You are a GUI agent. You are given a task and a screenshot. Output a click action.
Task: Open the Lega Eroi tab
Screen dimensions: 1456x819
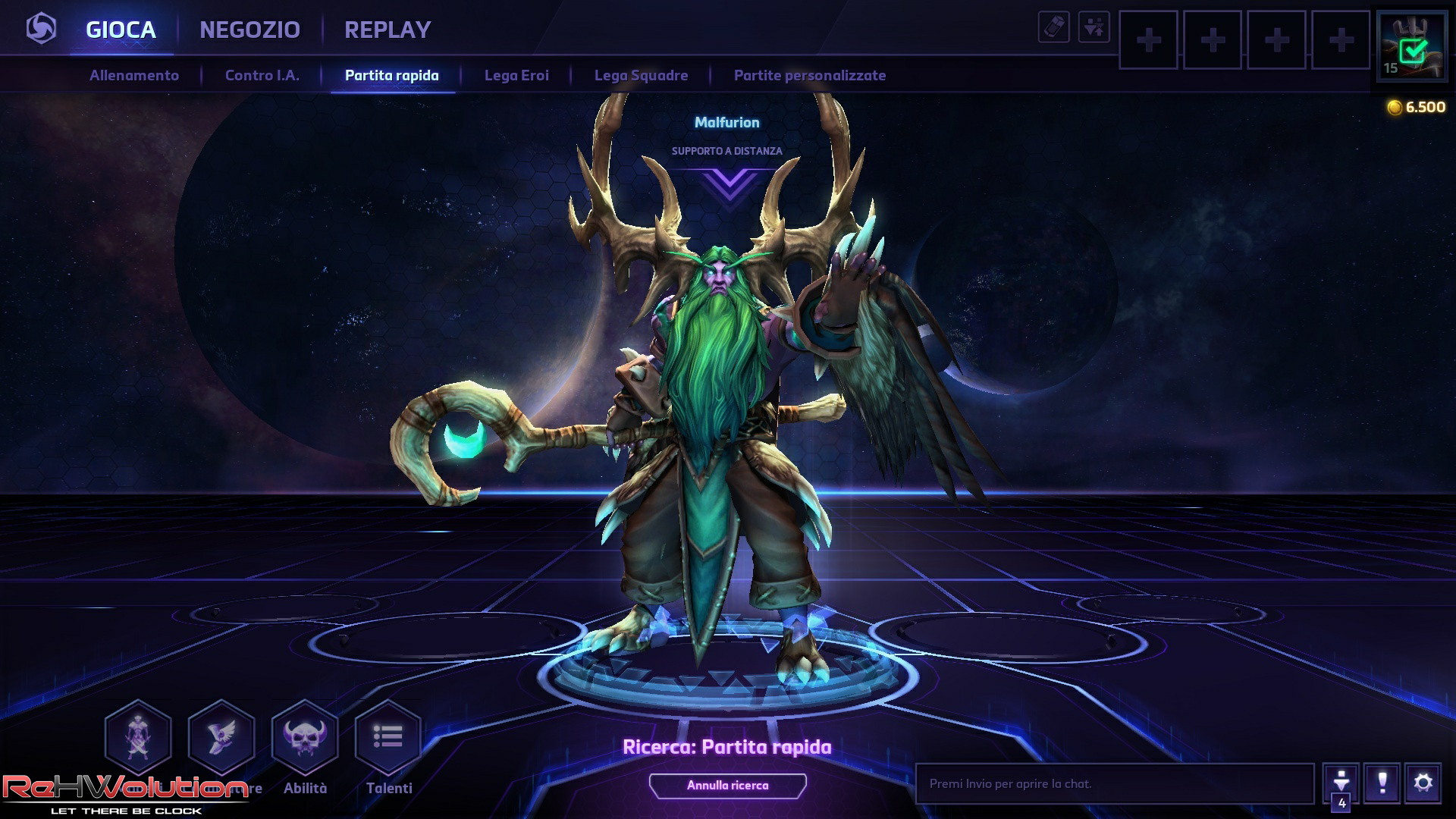click(x=516, y=75)
